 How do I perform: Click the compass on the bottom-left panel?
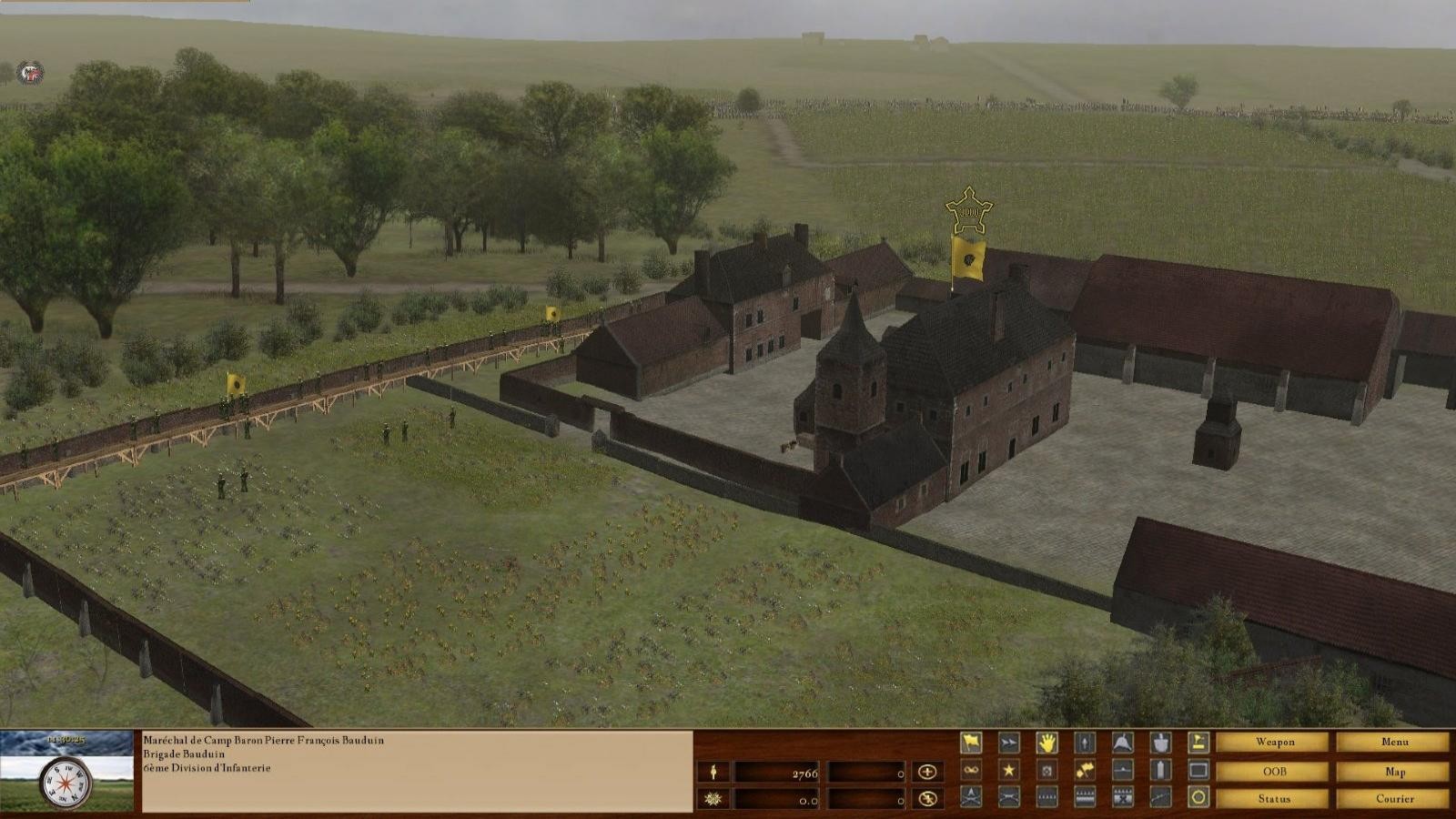point(66,781)
